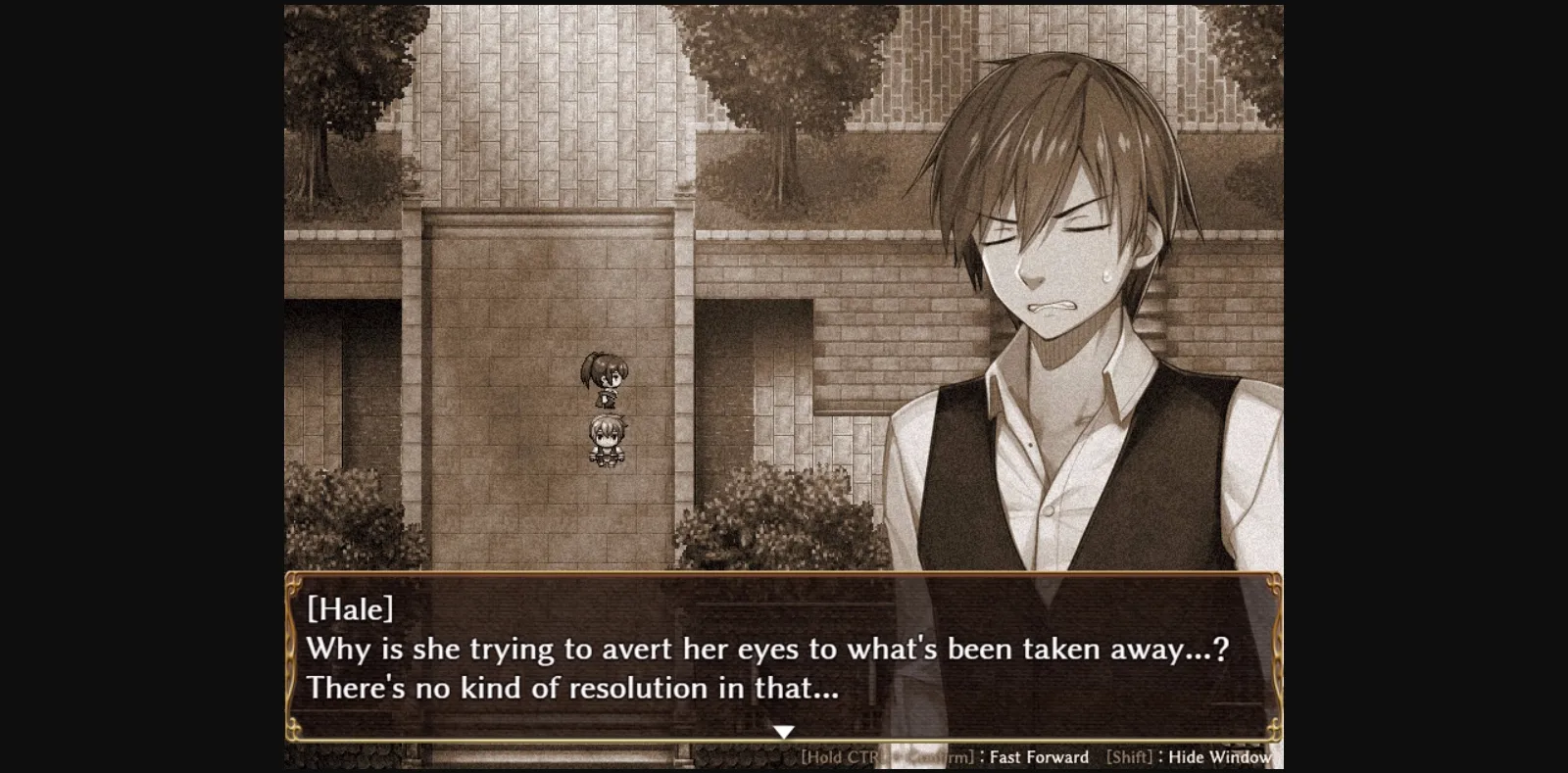
Task: Select the ponytailed character sprite on the map
Action: [x=604, y=382]
